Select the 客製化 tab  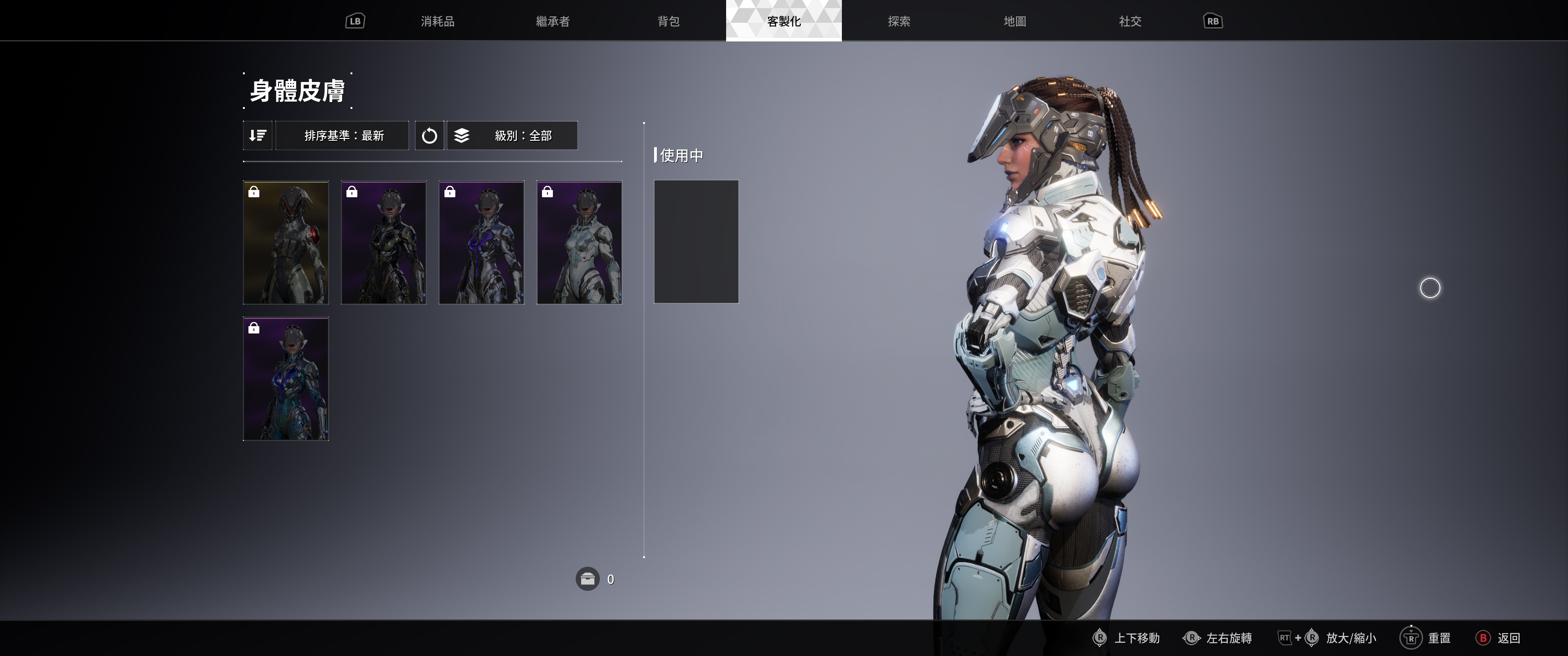pyautogui.click(x=784, y=21)
